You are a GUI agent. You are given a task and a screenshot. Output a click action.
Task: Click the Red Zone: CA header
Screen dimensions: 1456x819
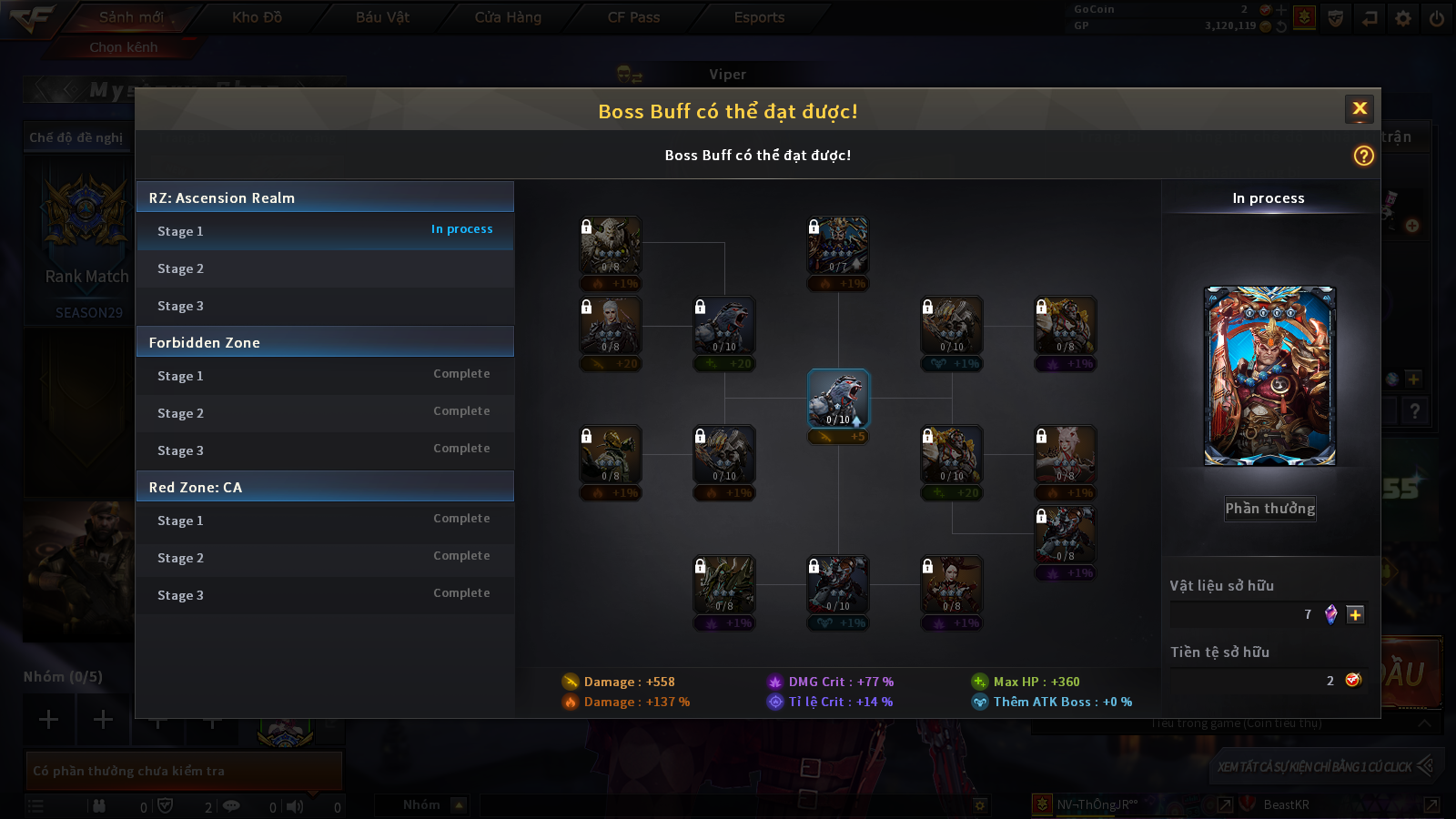click(325, 487)
